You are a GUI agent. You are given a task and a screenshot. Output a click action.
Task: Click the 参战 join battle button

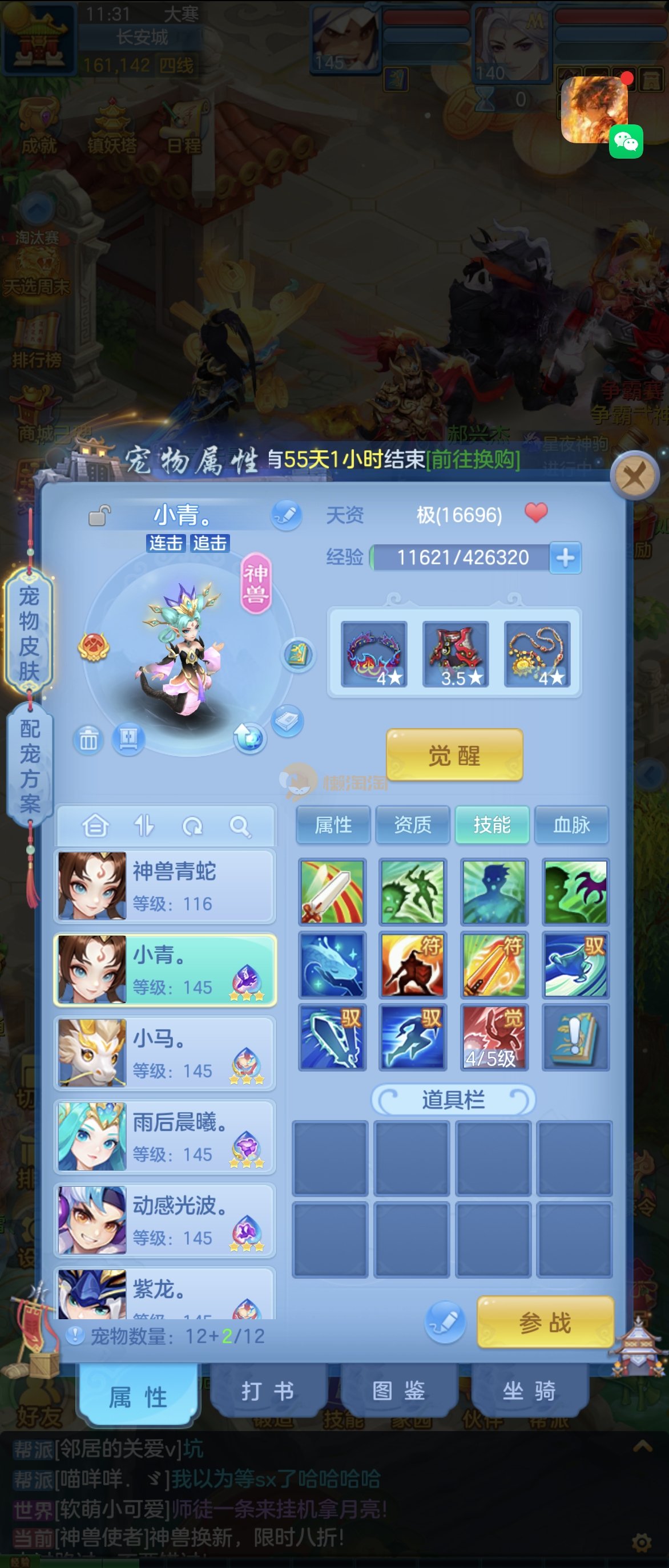[x=545, y=1323]
